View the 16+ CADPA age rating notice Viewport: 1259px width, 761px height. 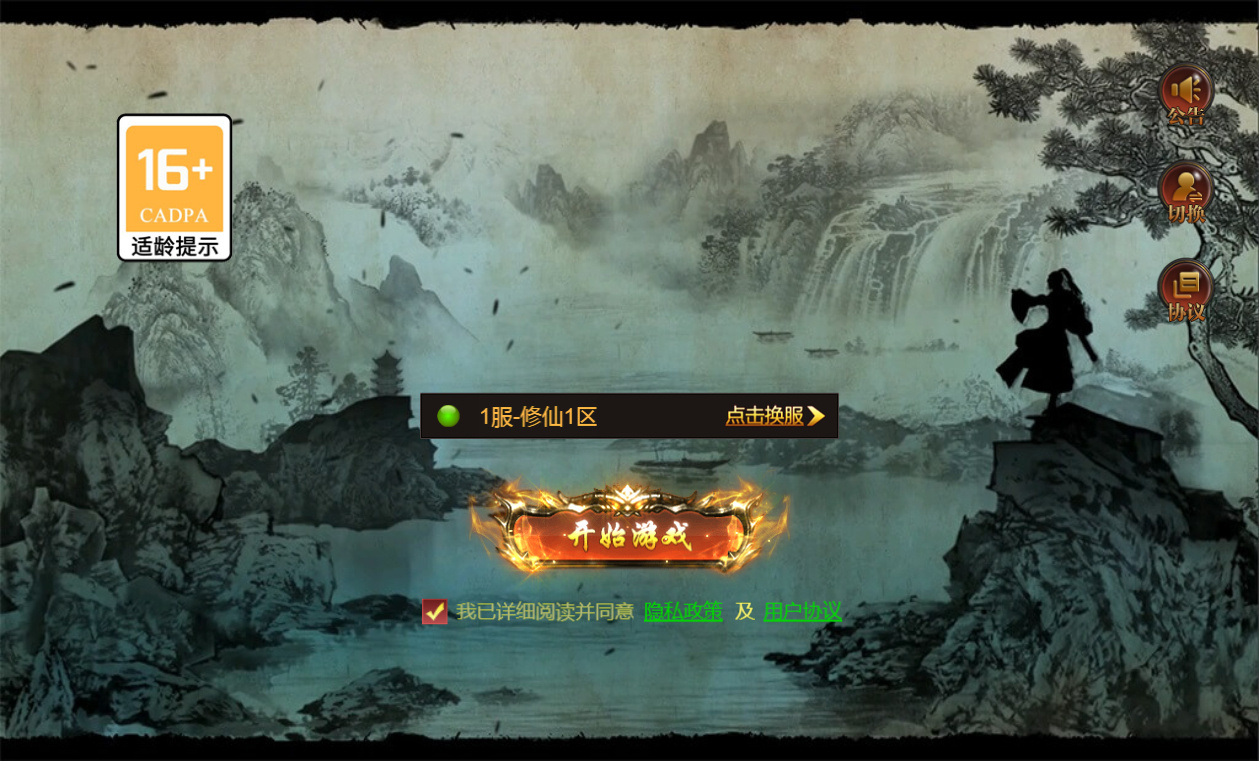[x=175, y=188]
